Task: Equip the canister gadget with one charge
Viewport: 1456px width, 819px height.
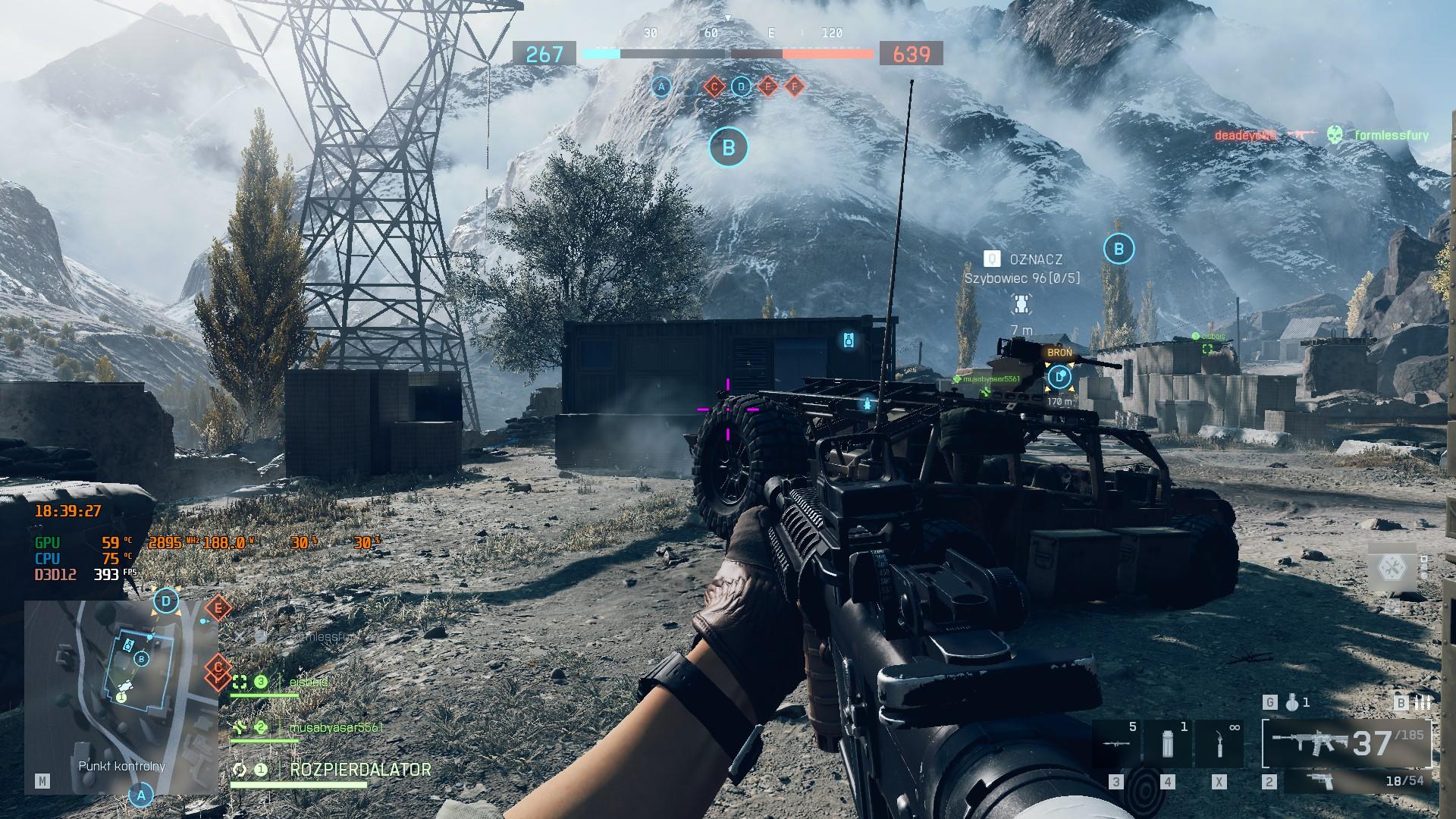Action: pyautogui.click(x=1168, y=745)
